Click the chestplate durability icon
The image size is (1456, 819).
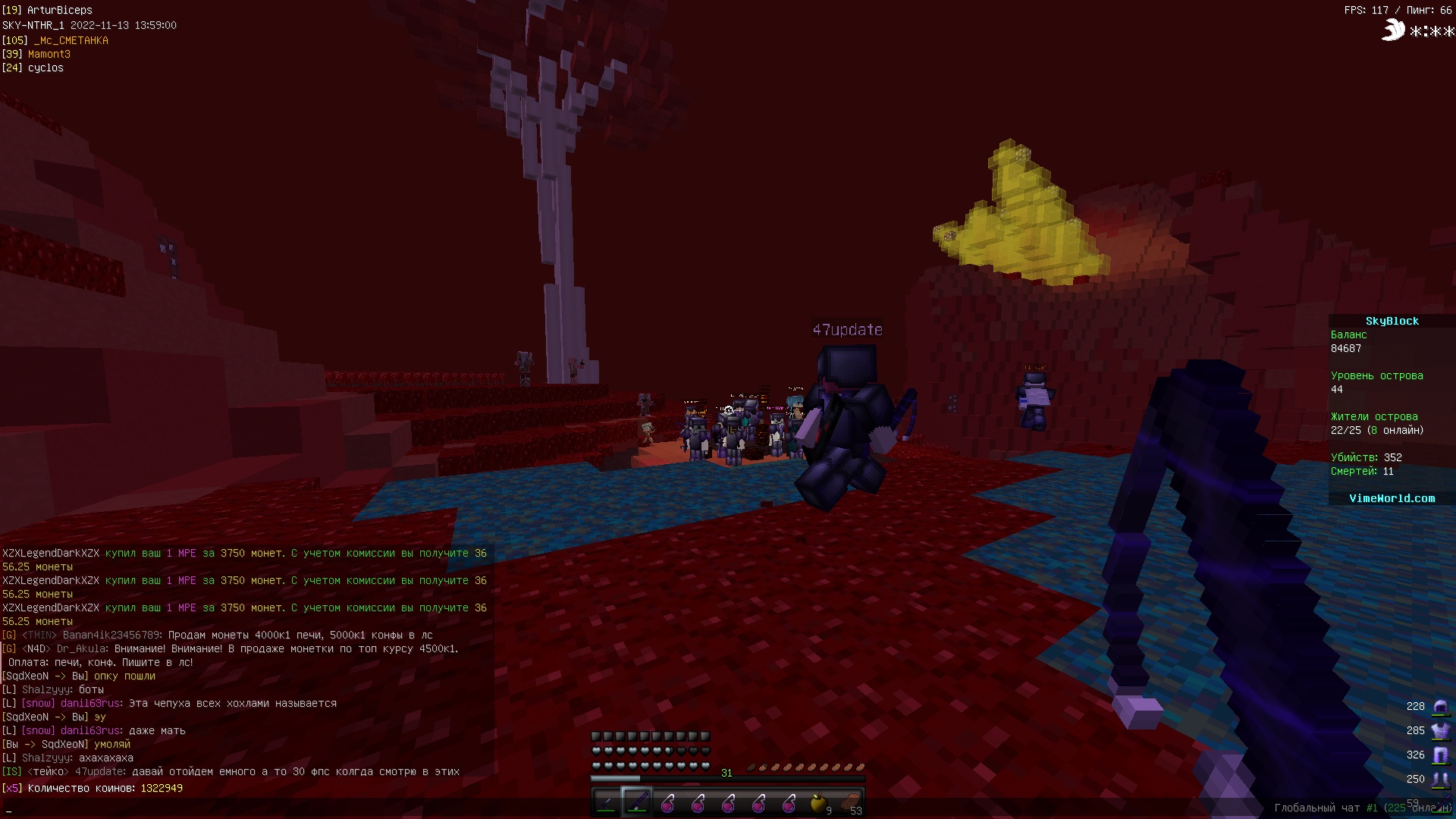click(x=1439, y=731)
